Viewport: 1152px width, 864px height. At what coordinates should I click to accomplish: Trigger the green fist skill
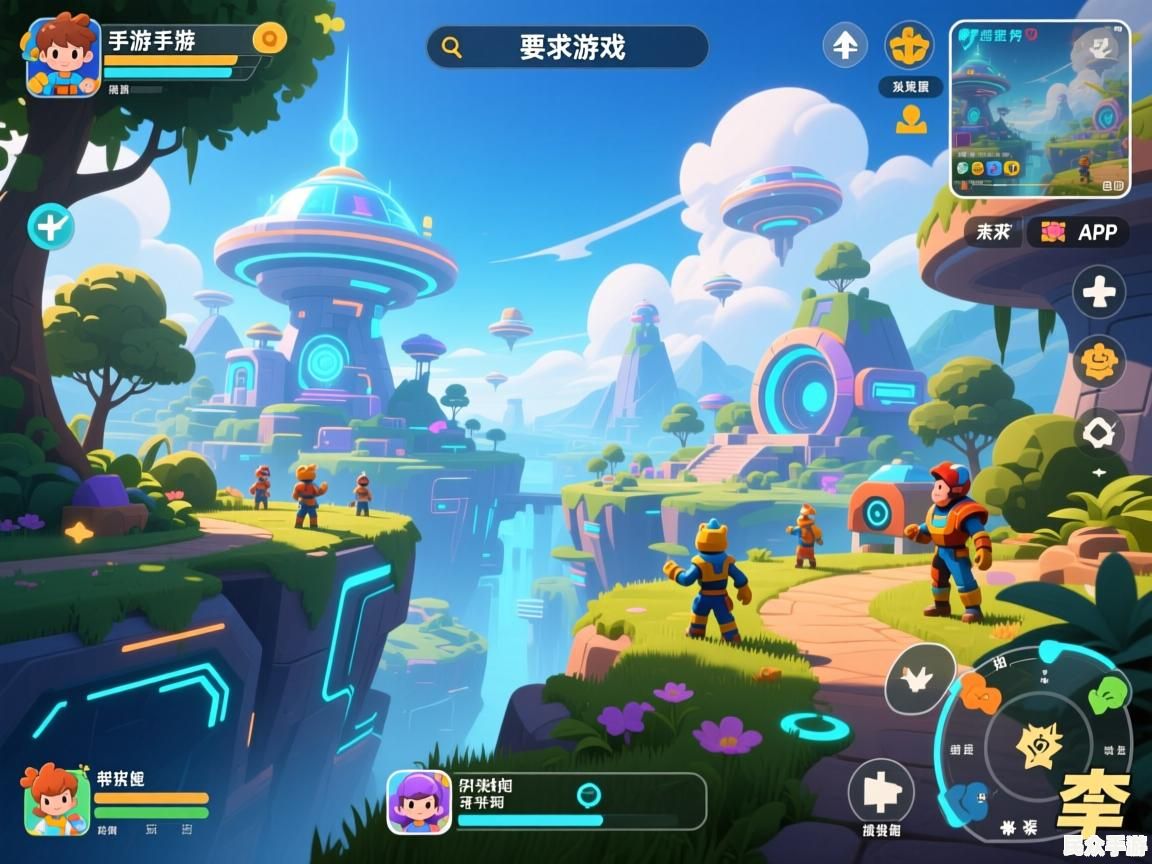pos(1106,693)
